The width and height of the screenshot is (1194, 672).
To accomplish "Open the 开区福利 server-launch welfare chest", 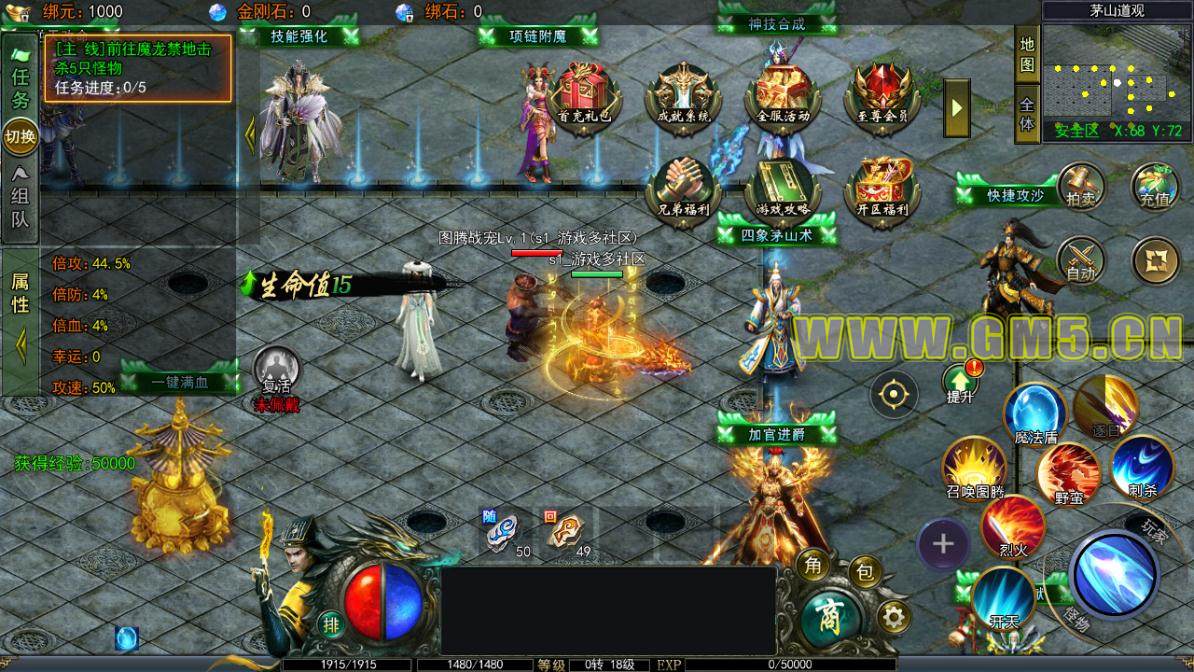I will click(881, 187).
